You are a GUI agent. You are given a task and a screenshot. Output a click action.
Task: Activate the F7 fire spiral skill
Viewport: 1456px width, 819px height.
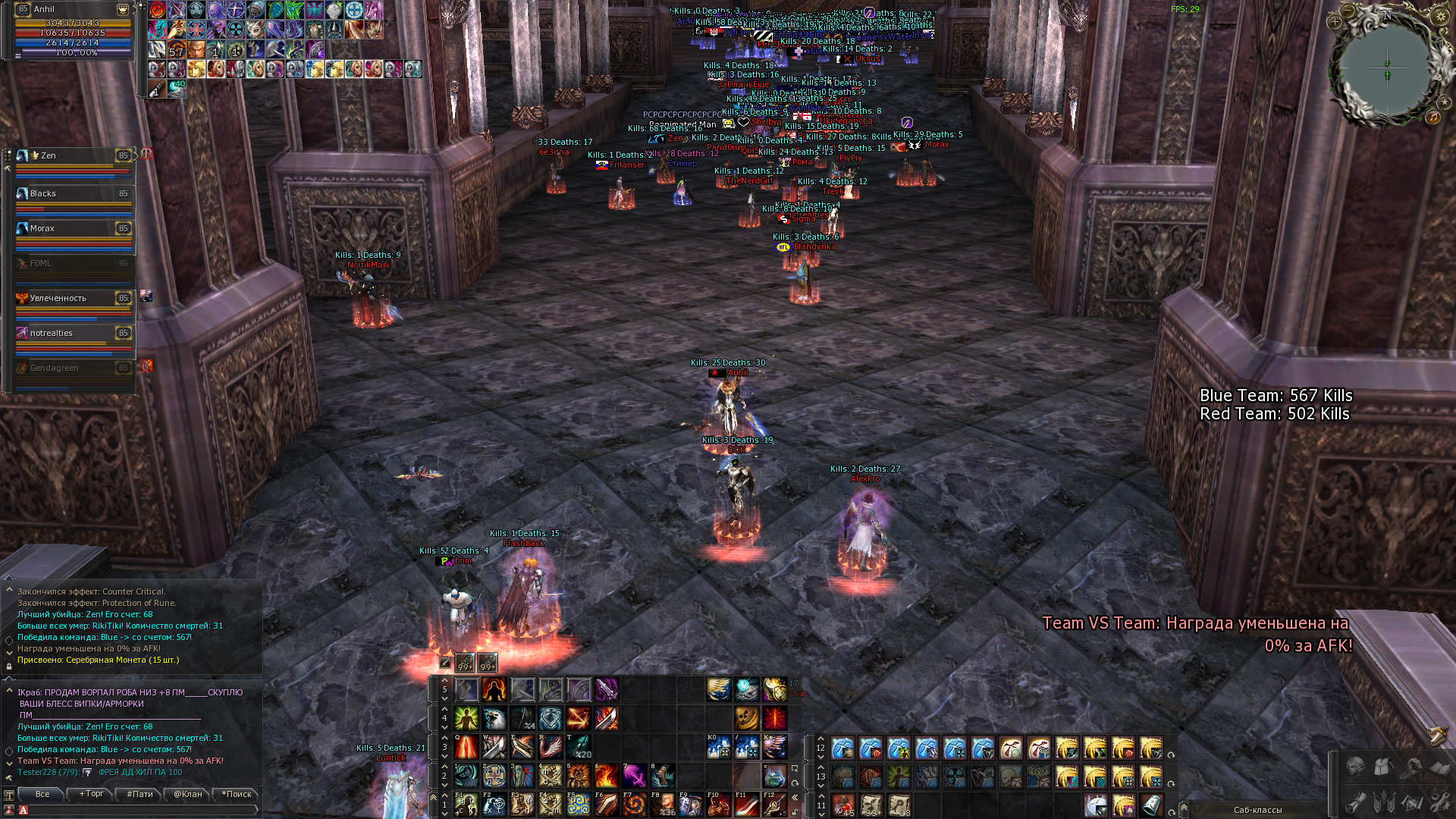click(x=635, y=805)
